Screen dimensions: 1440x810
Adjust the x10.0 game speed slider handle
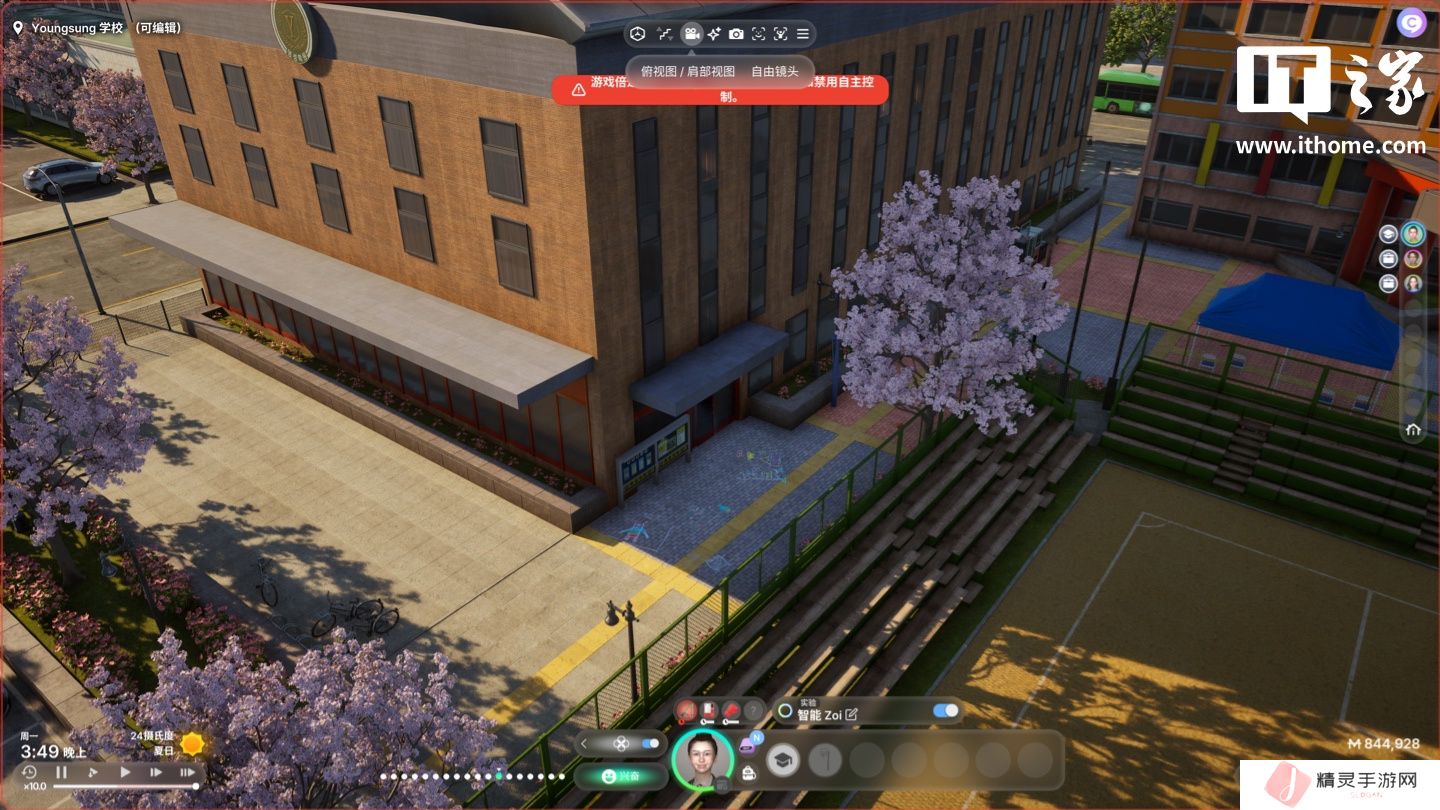point(195,786)
